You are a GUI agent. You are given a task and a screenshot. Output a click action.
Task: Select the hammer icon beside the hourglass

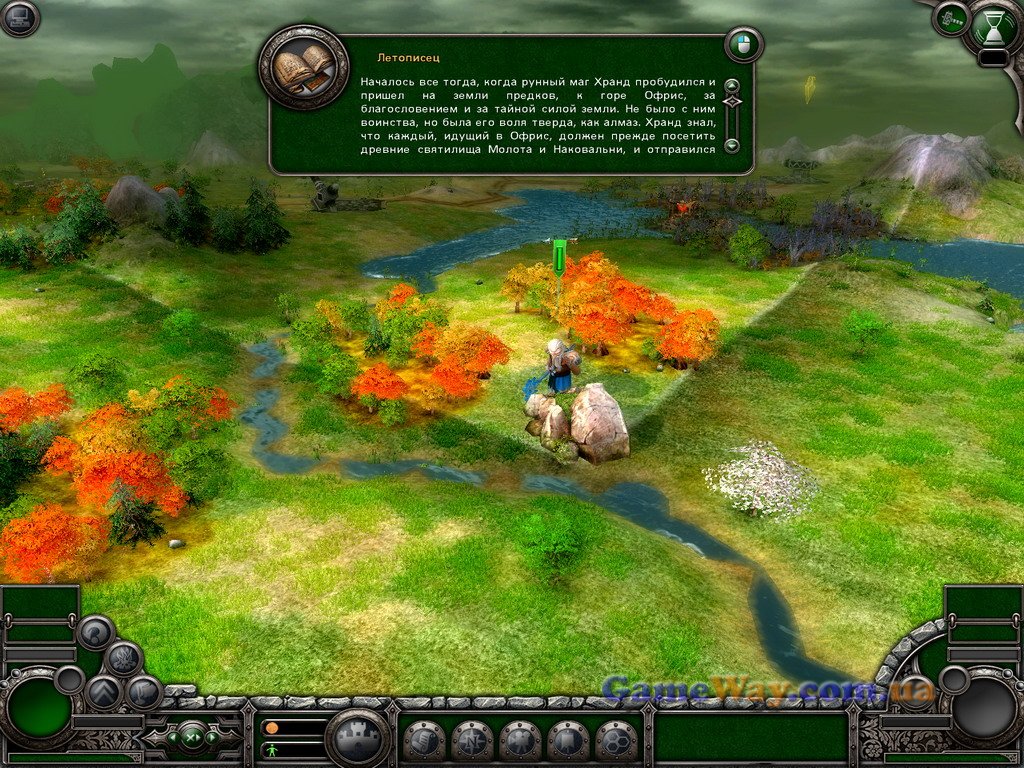pyautogui.click(x=951, y=18)
